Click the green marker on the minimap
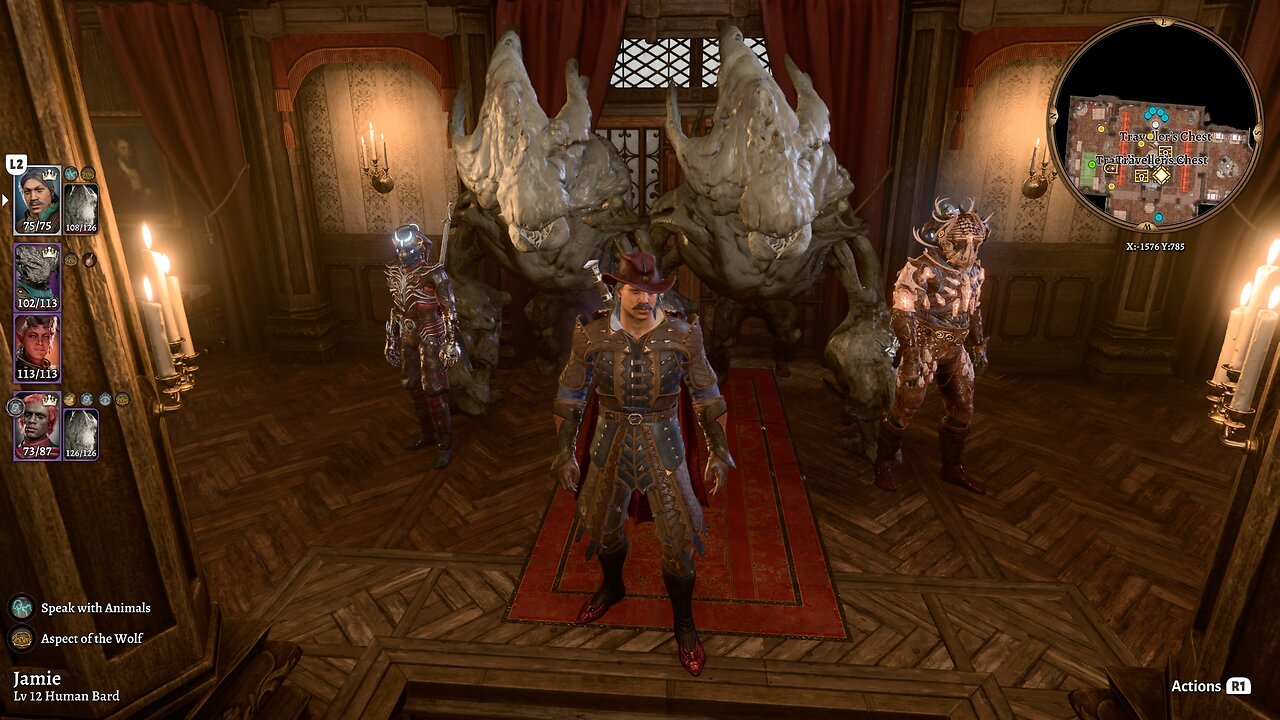Viewport: 1280px width, 720px height. (x=1092, y=166)
